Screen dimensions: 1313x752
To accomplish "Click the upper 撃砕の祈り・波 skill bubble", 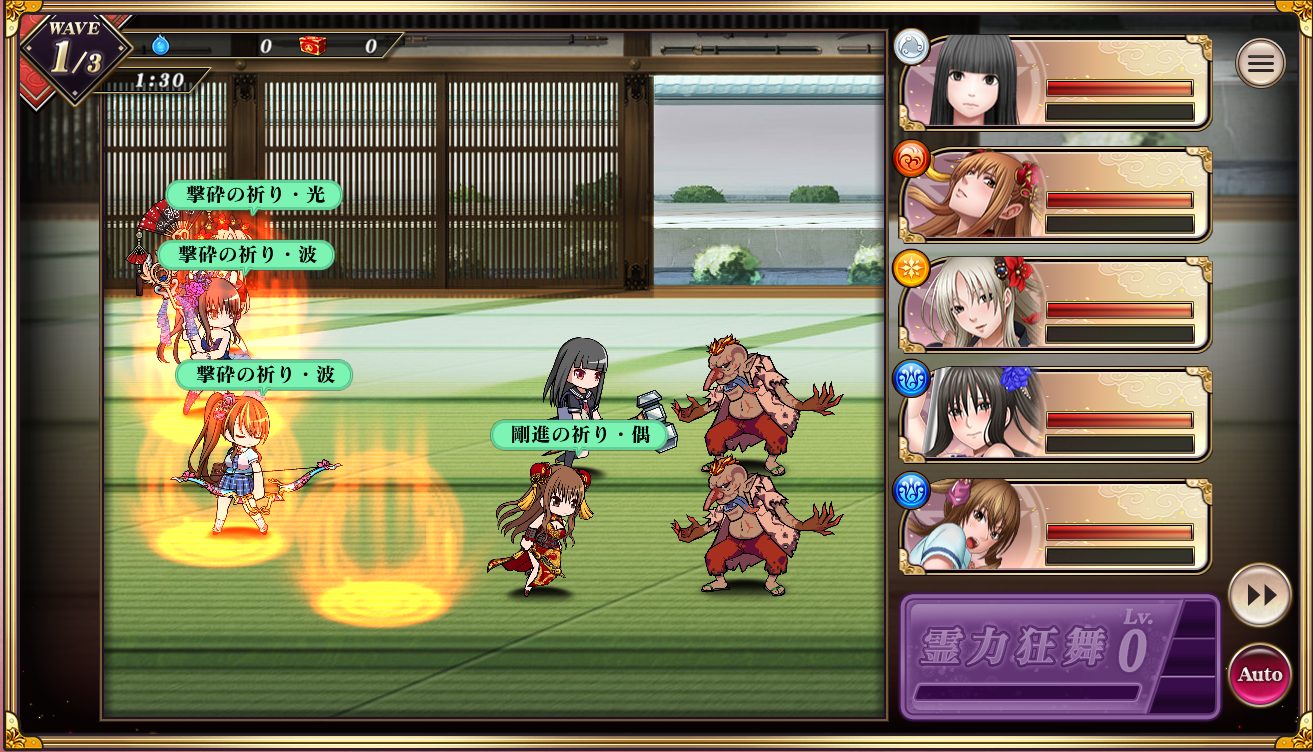I will [244, 255].
